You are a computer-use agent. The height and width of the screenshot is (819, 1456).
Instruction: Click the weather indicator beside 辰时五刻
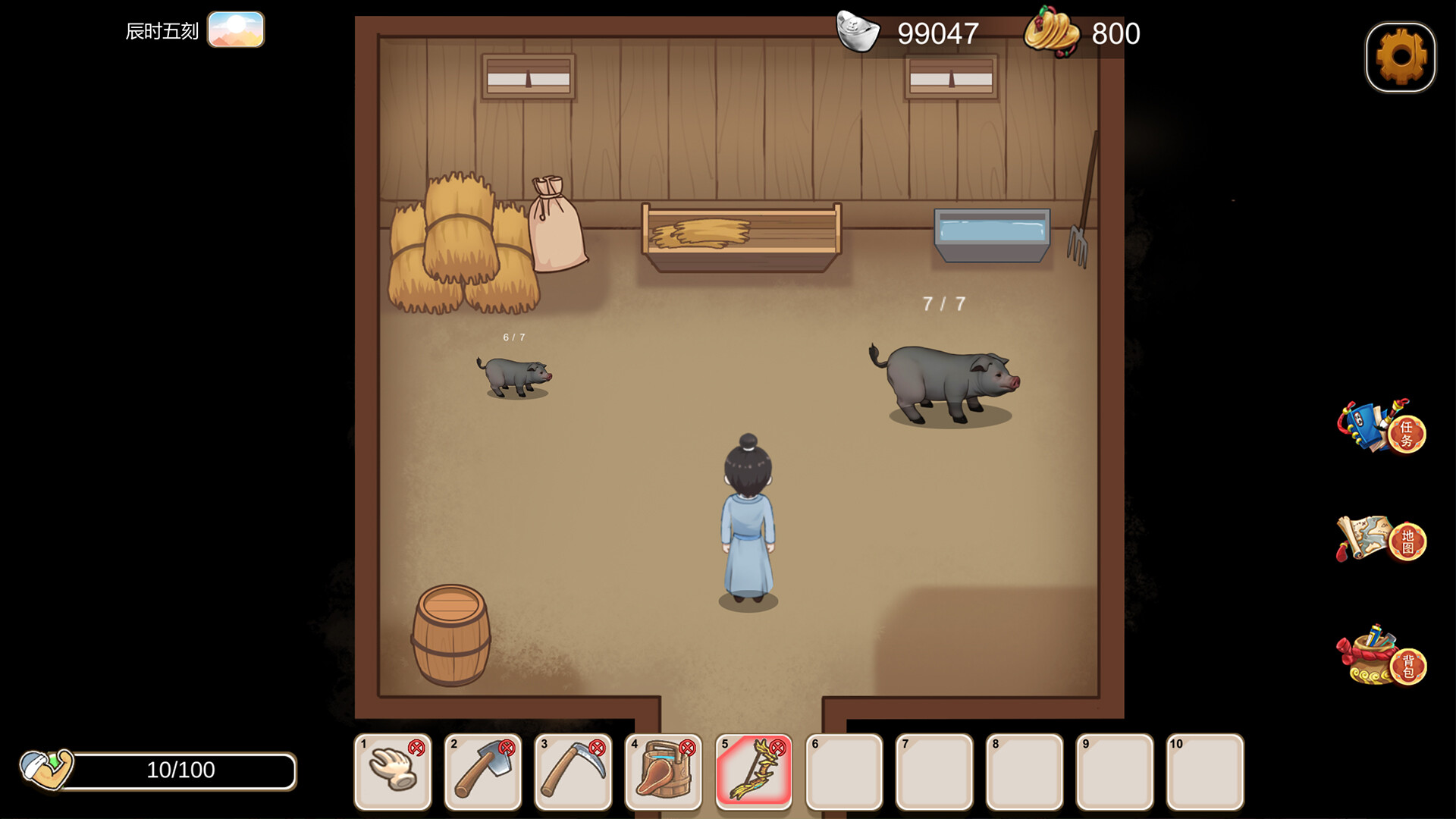237,30
